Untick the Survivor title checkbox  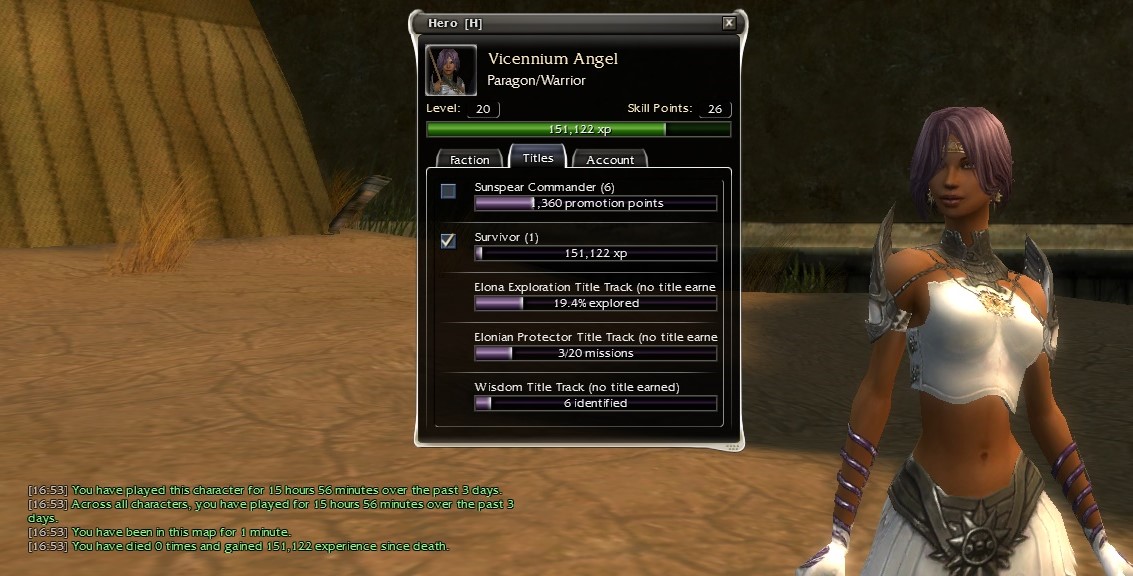click(449, 240)
